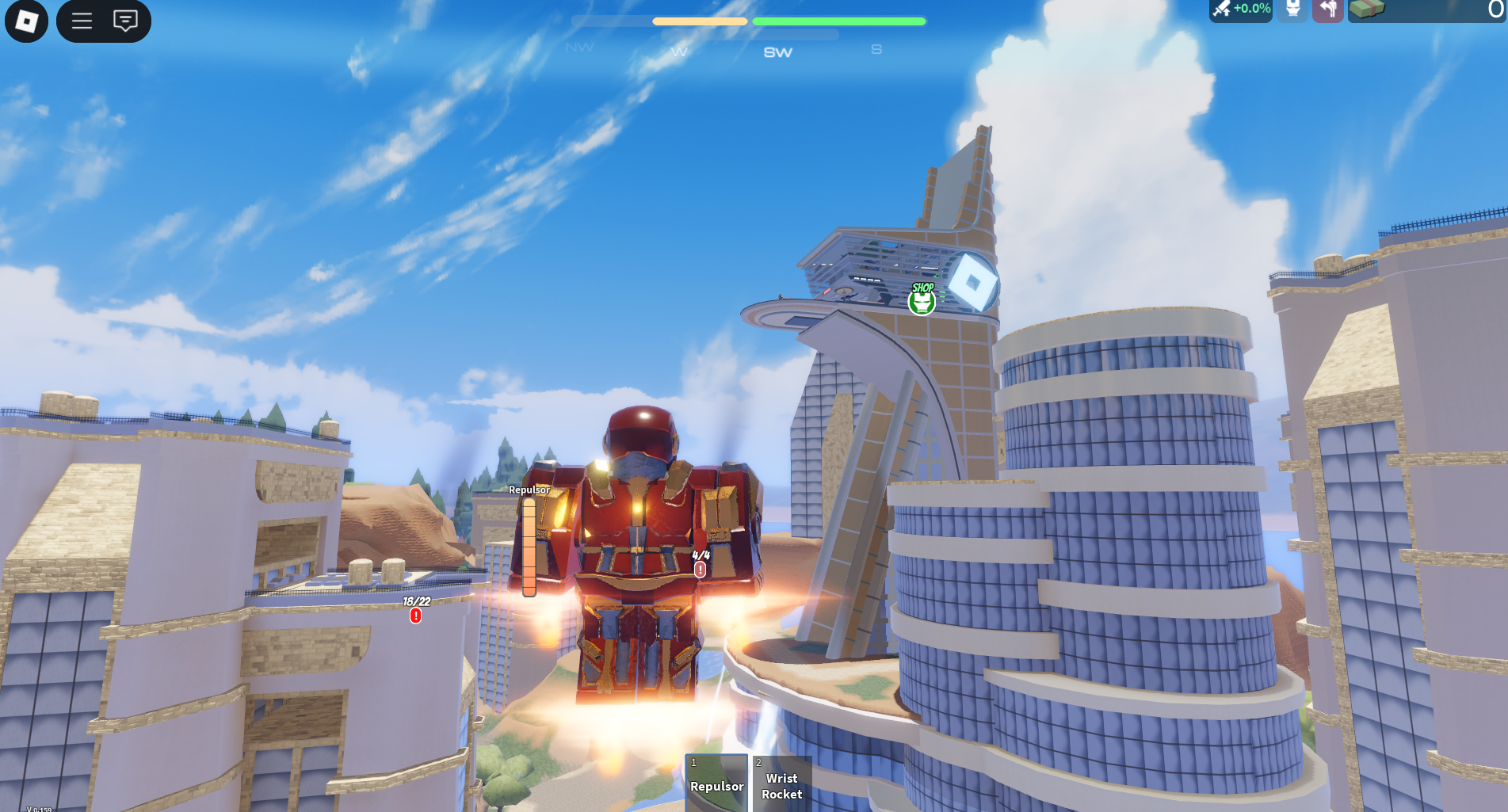
Task: Click the green SHOP helmet marker
Action: pos(922,301)
